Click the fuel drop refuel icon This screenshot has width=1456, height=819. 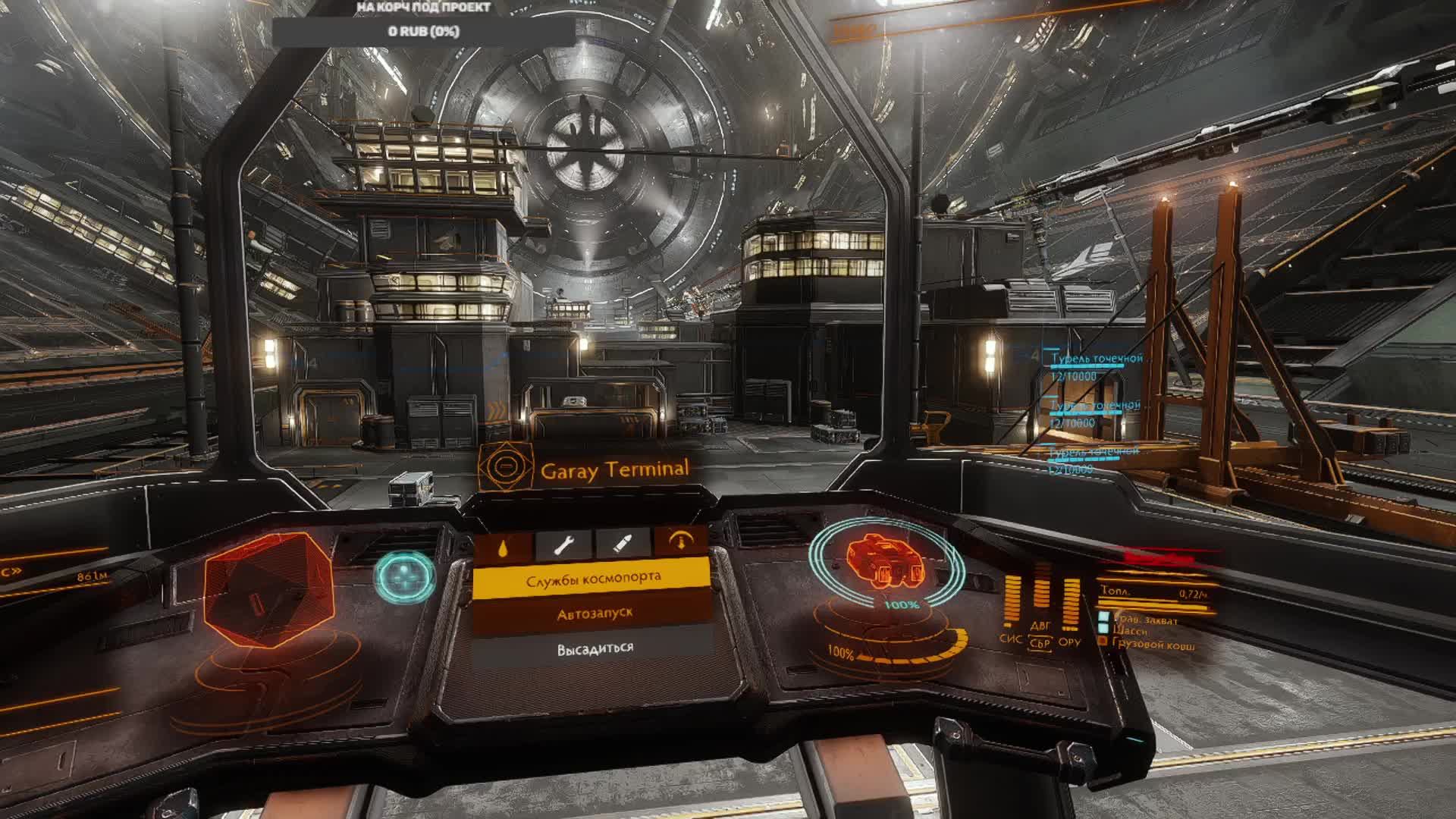504,544
